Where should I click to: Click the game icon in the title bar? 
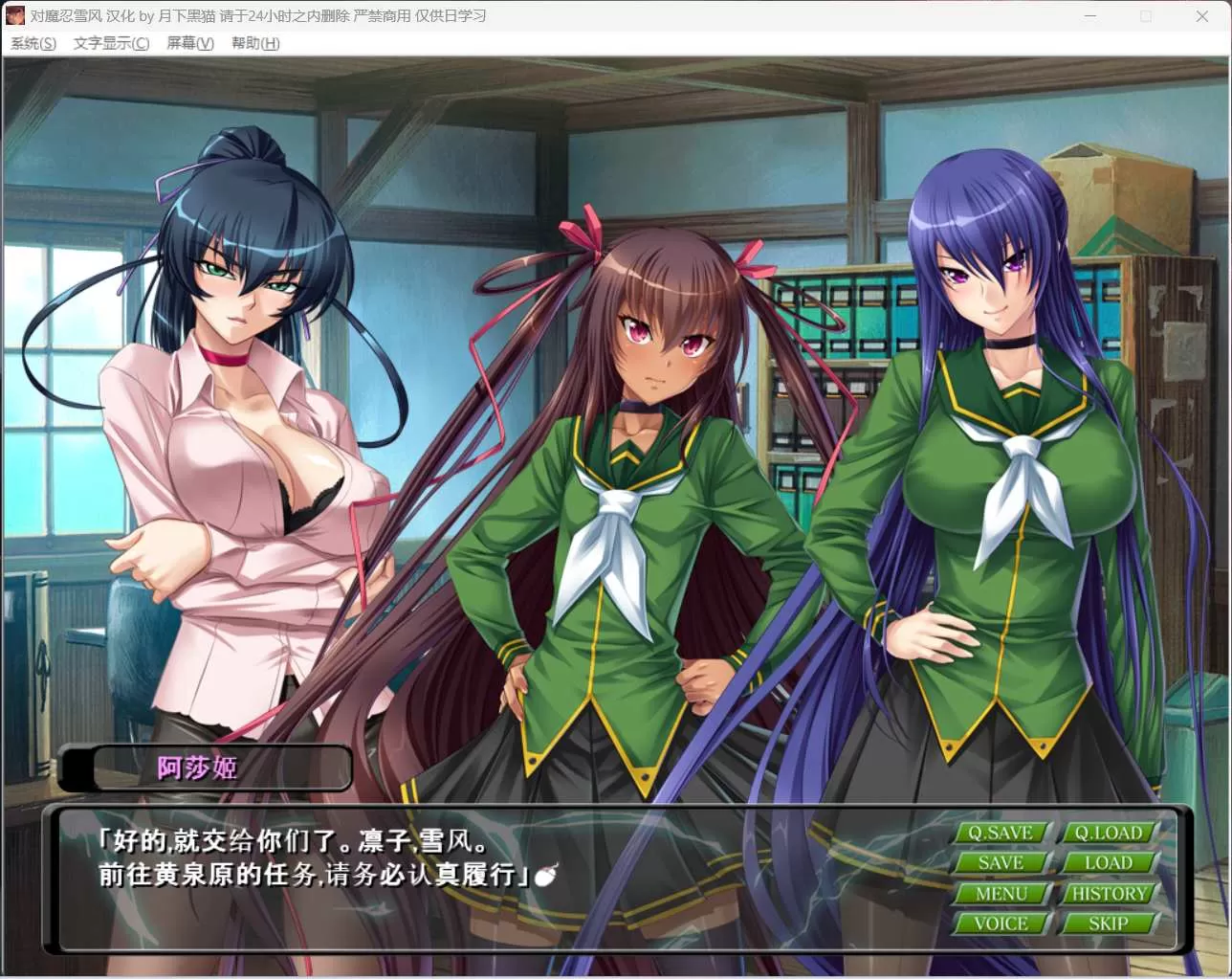[x=14, y=15]
